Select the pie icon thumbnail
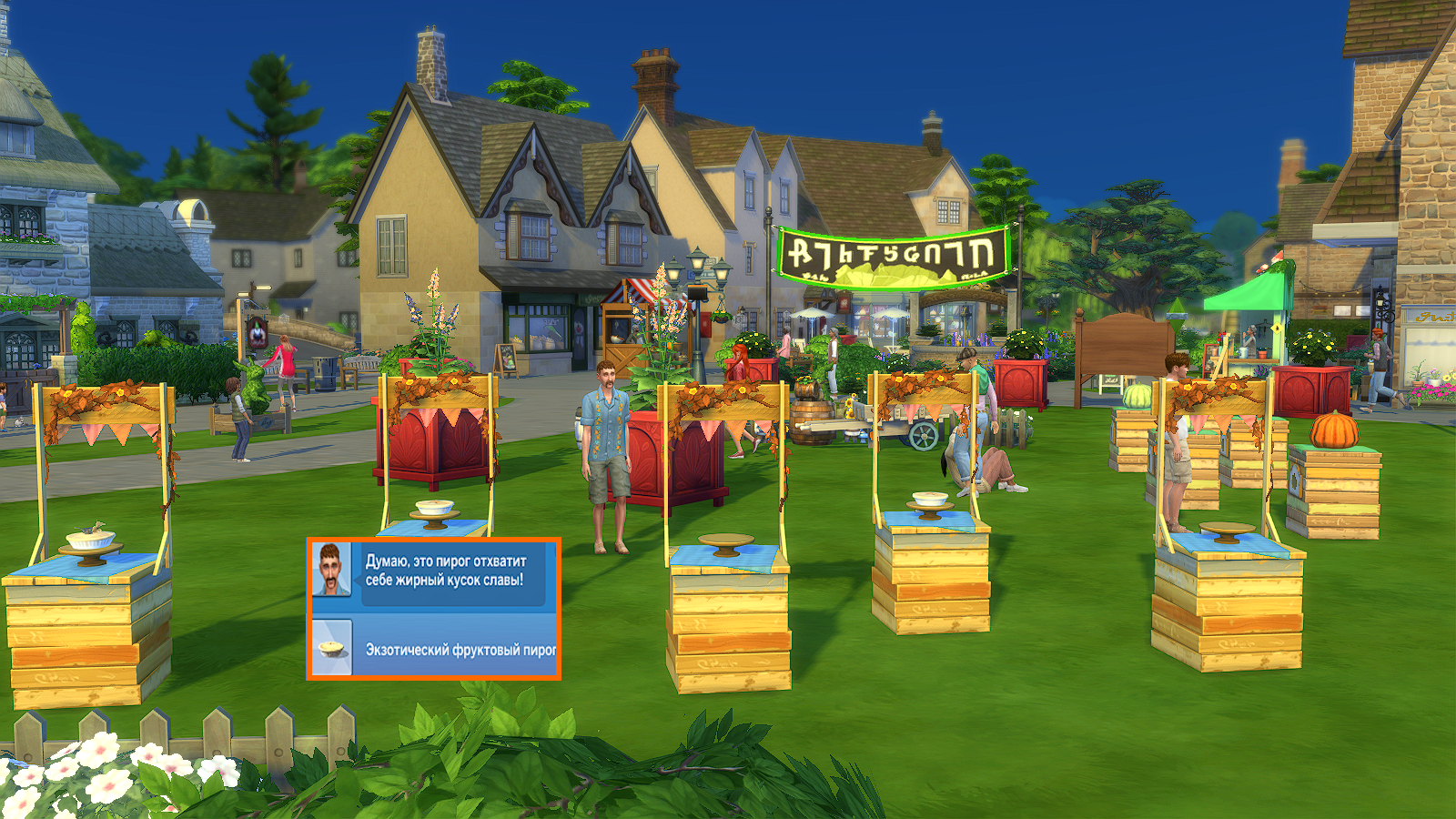Viewport: 1456px width, 819px height. click(x=331, y=648)
